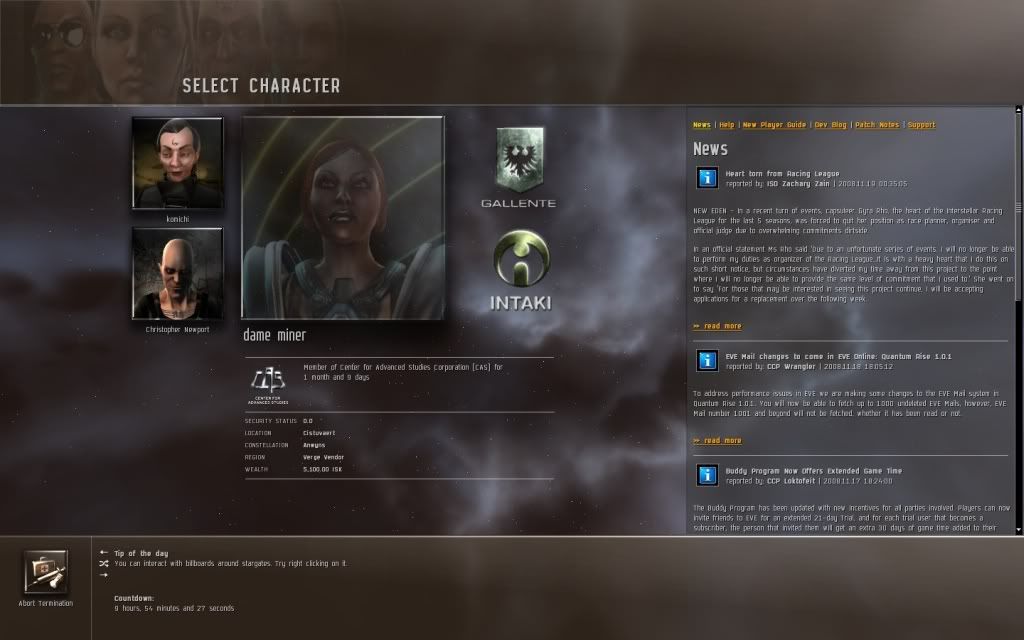View the Patch Notes

pyautogui.click(x=877, y=125)
